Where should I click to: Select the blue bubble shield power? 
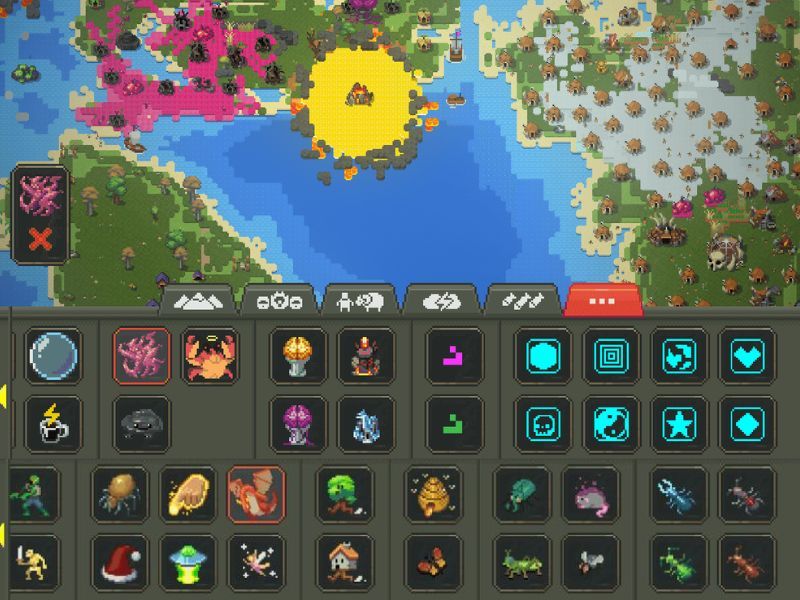52,356
